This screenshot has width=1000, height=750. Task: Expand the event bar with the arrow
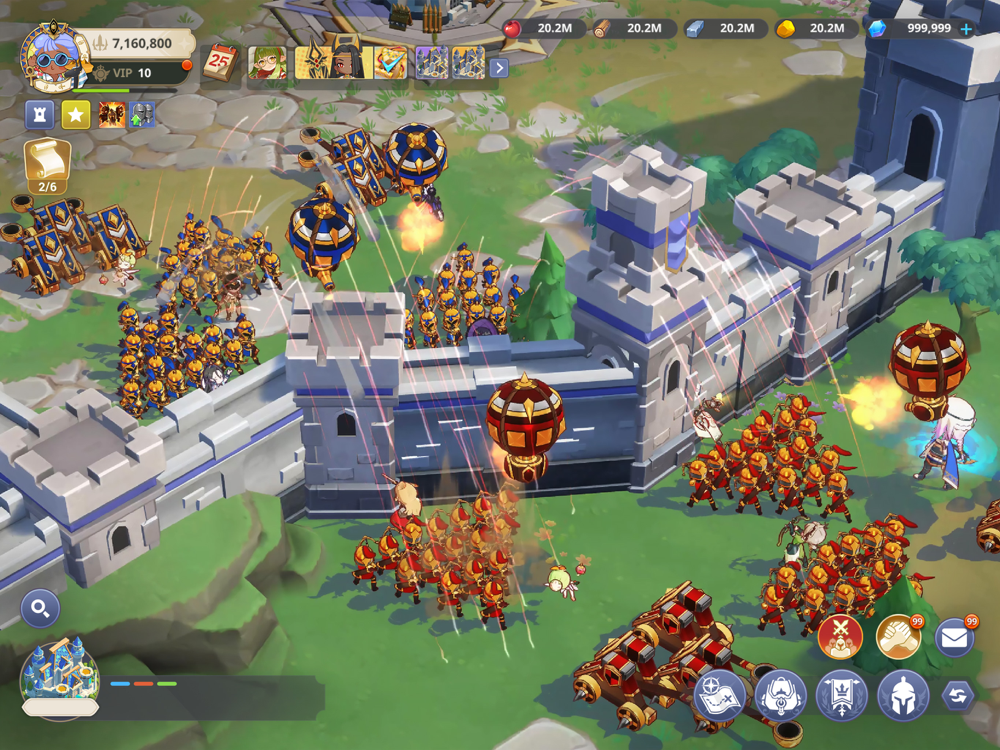pos(499,68)
